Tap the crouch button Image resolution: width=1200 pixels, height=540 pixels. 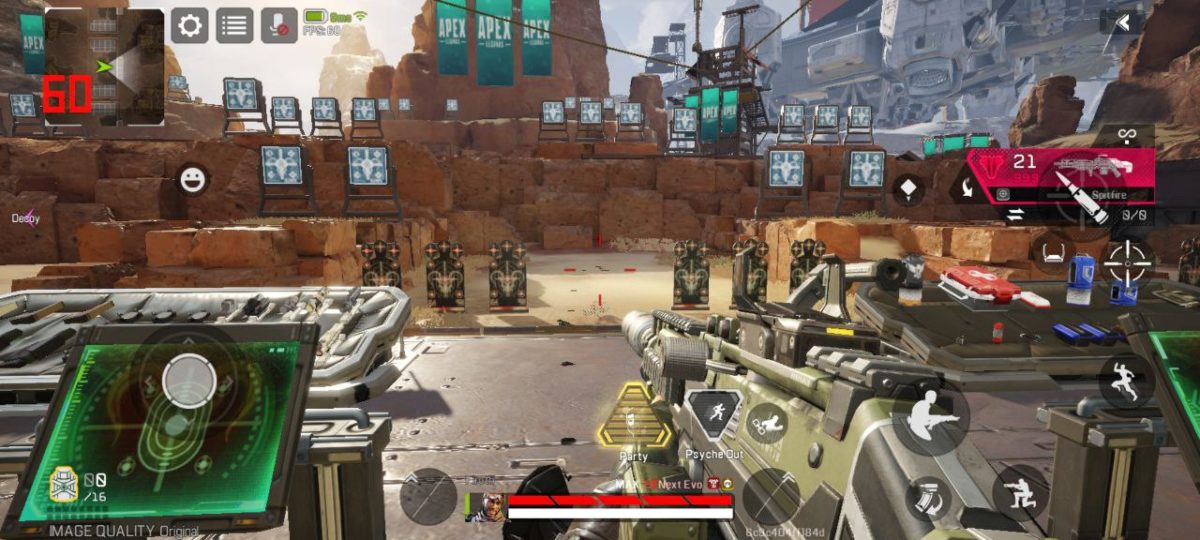click(x=1020, y=492)
